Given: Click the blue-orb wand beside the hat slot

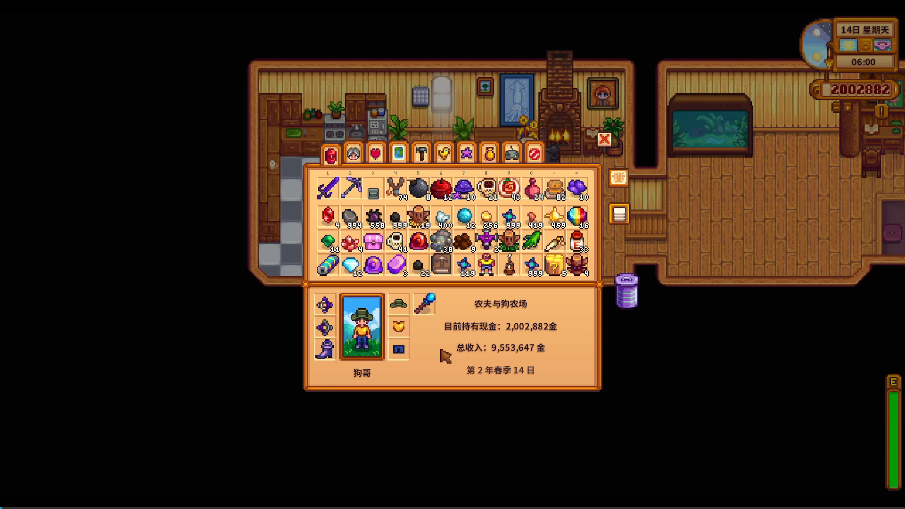Looking at the screenshot, I should tap(424, 303).
